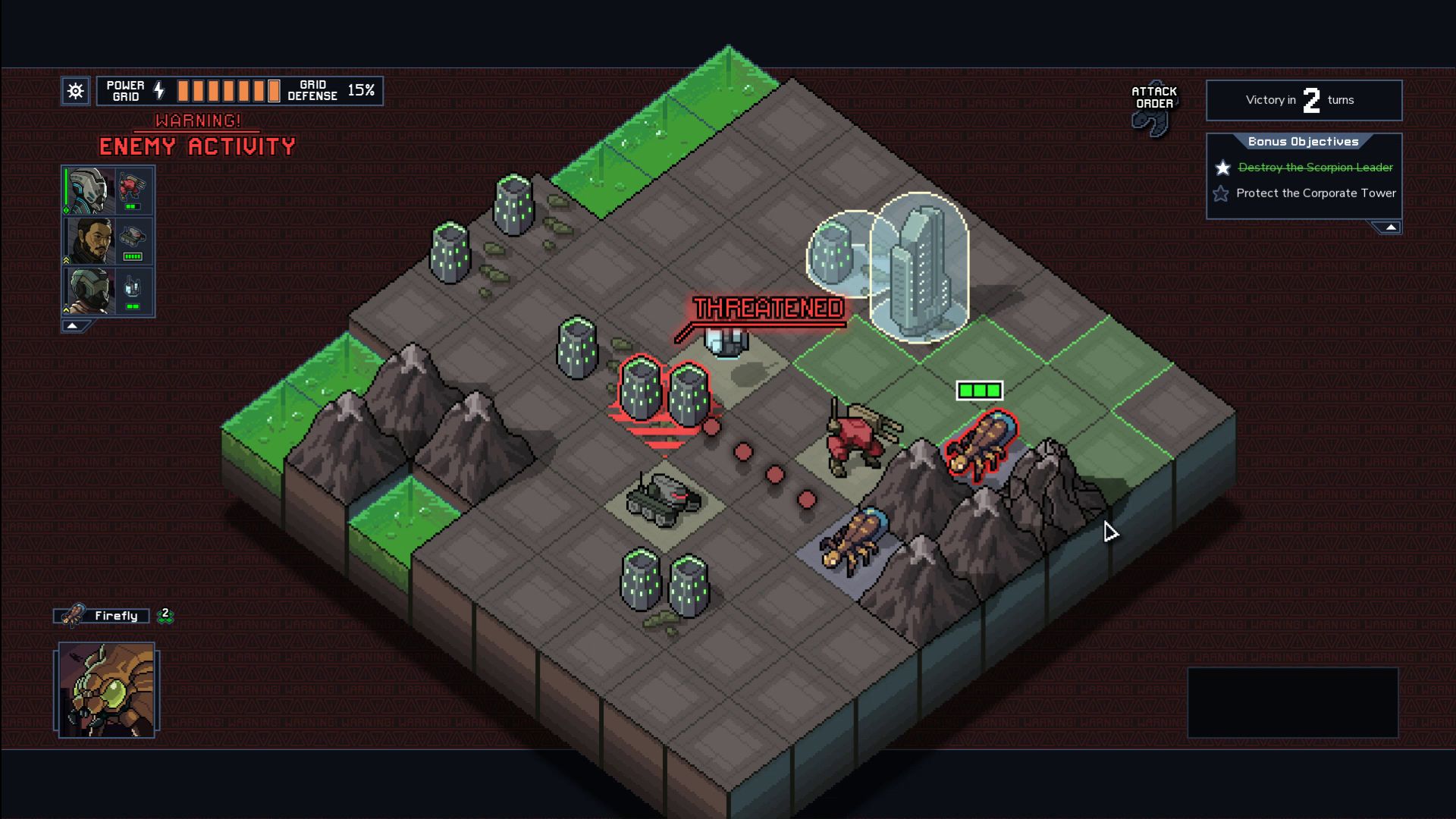
Task: Select the Protect the Corporate Tower objective
Action: click(1315, 193)
